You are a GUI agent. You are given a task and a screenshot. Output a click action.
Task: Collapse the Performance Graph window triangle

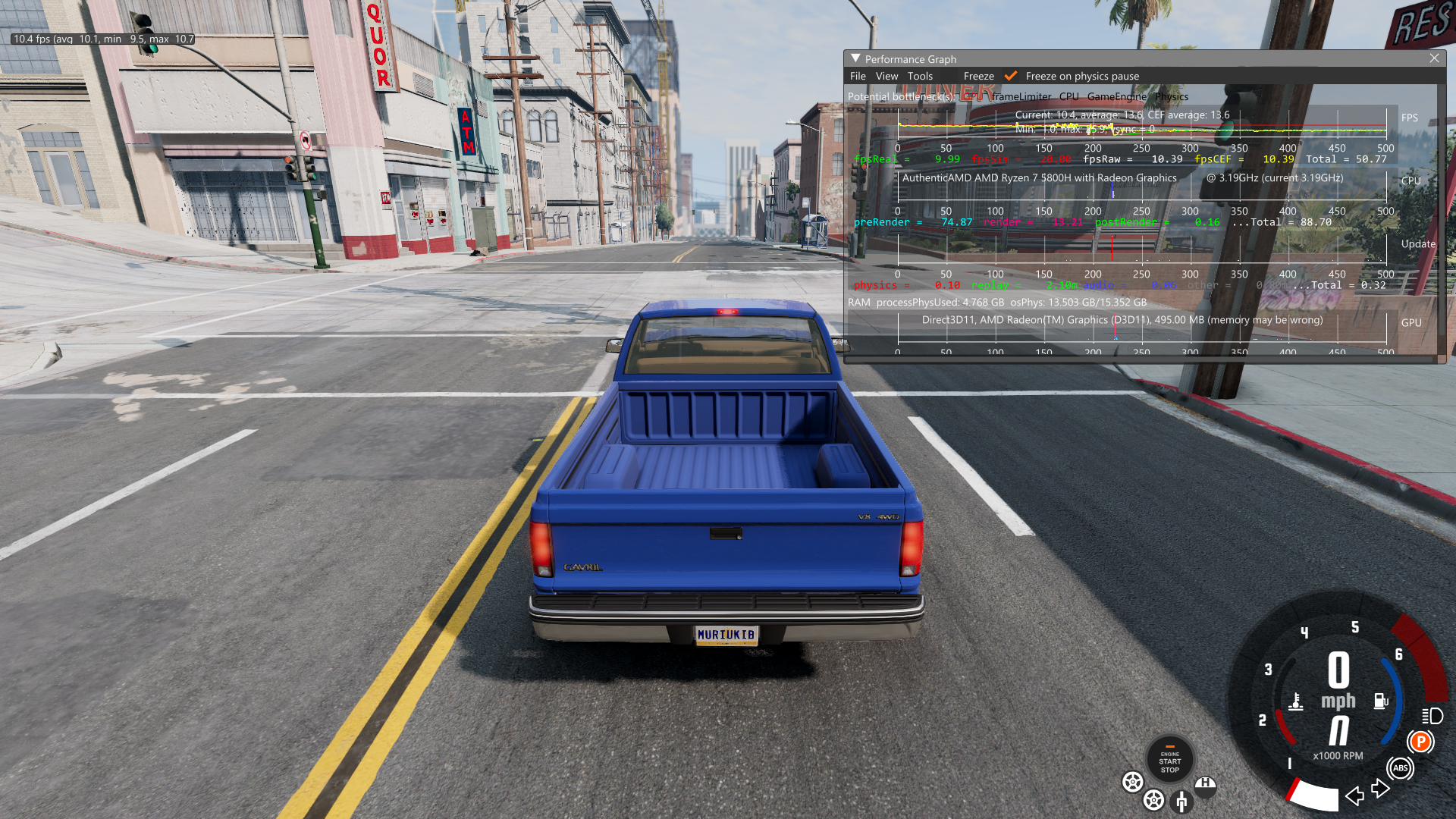pyautogui.click(x=855, y=58)
